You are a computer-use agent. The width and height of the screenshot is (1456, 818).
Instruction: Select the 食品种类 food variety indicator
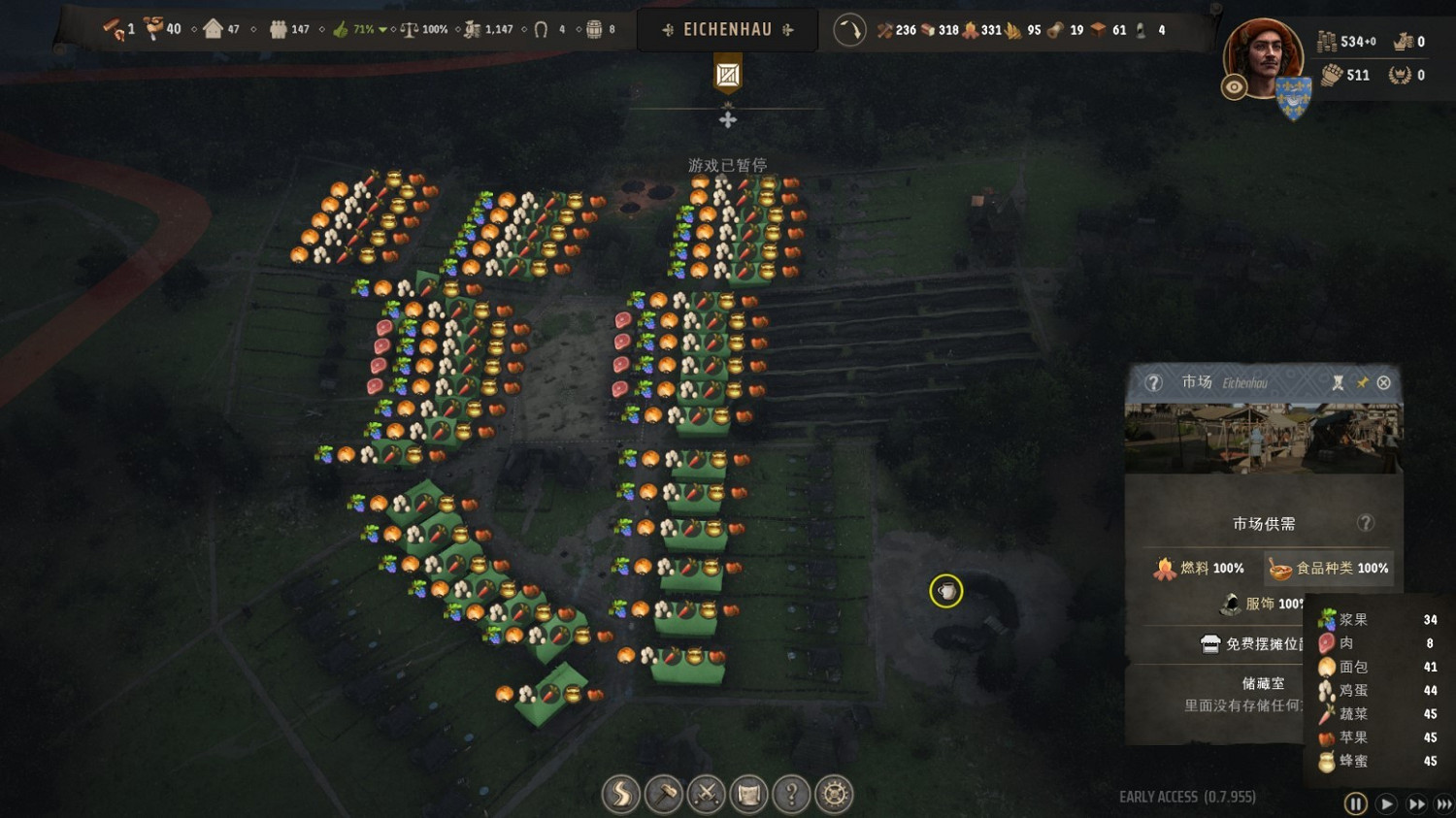coord(1329,569)
